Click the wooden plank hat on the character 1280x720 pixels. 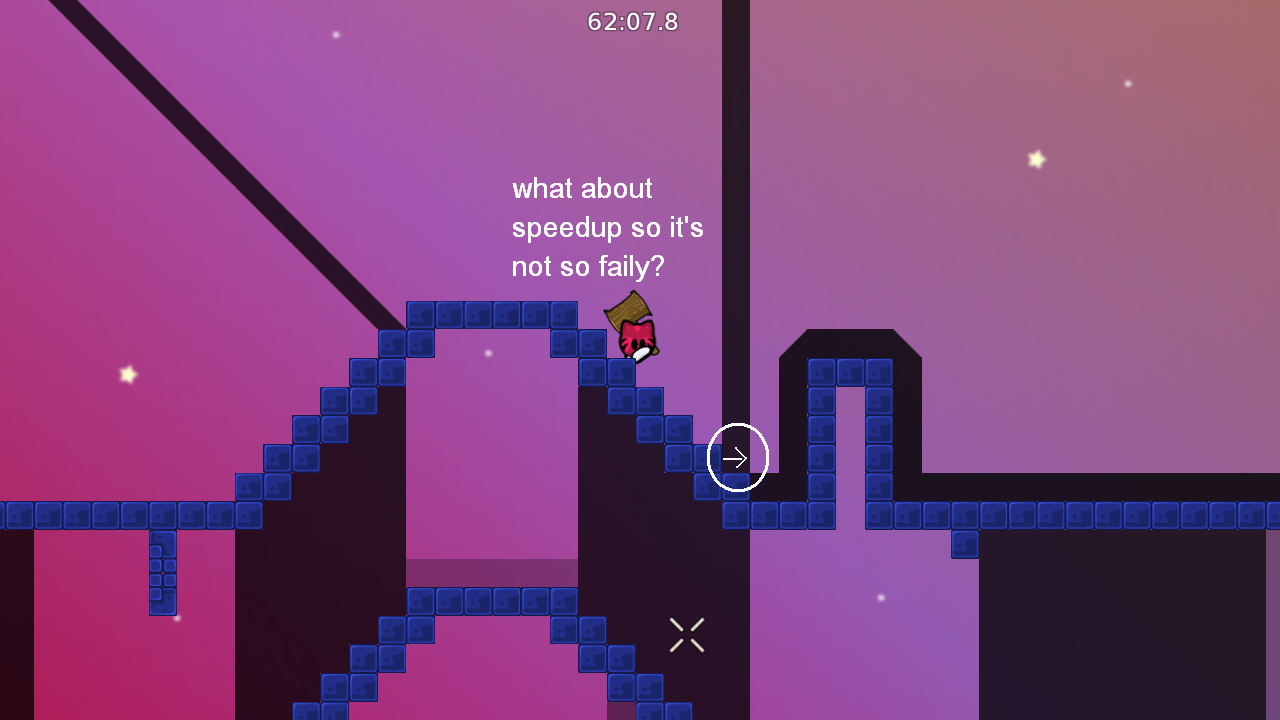[630, 315]
